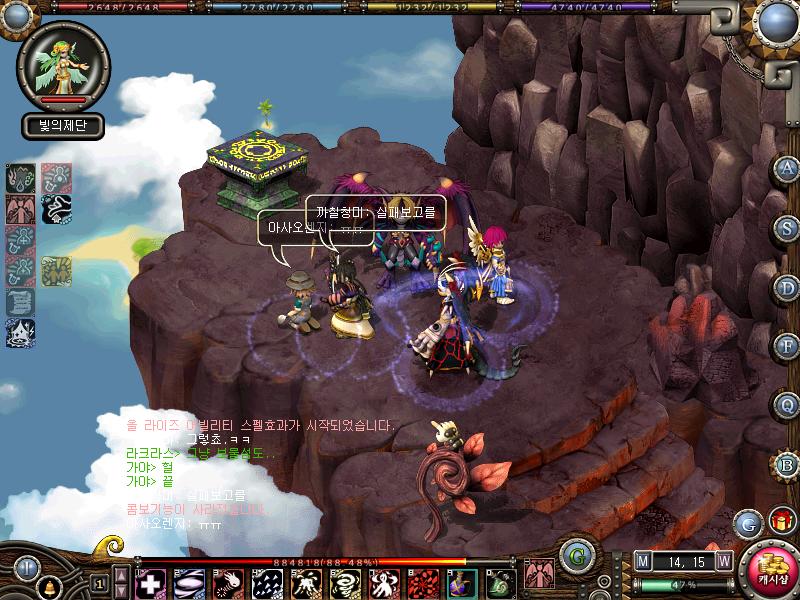Click the W button next to coordinates
The height and width of the screenshot is (600, 800).
tap(723, 562)
